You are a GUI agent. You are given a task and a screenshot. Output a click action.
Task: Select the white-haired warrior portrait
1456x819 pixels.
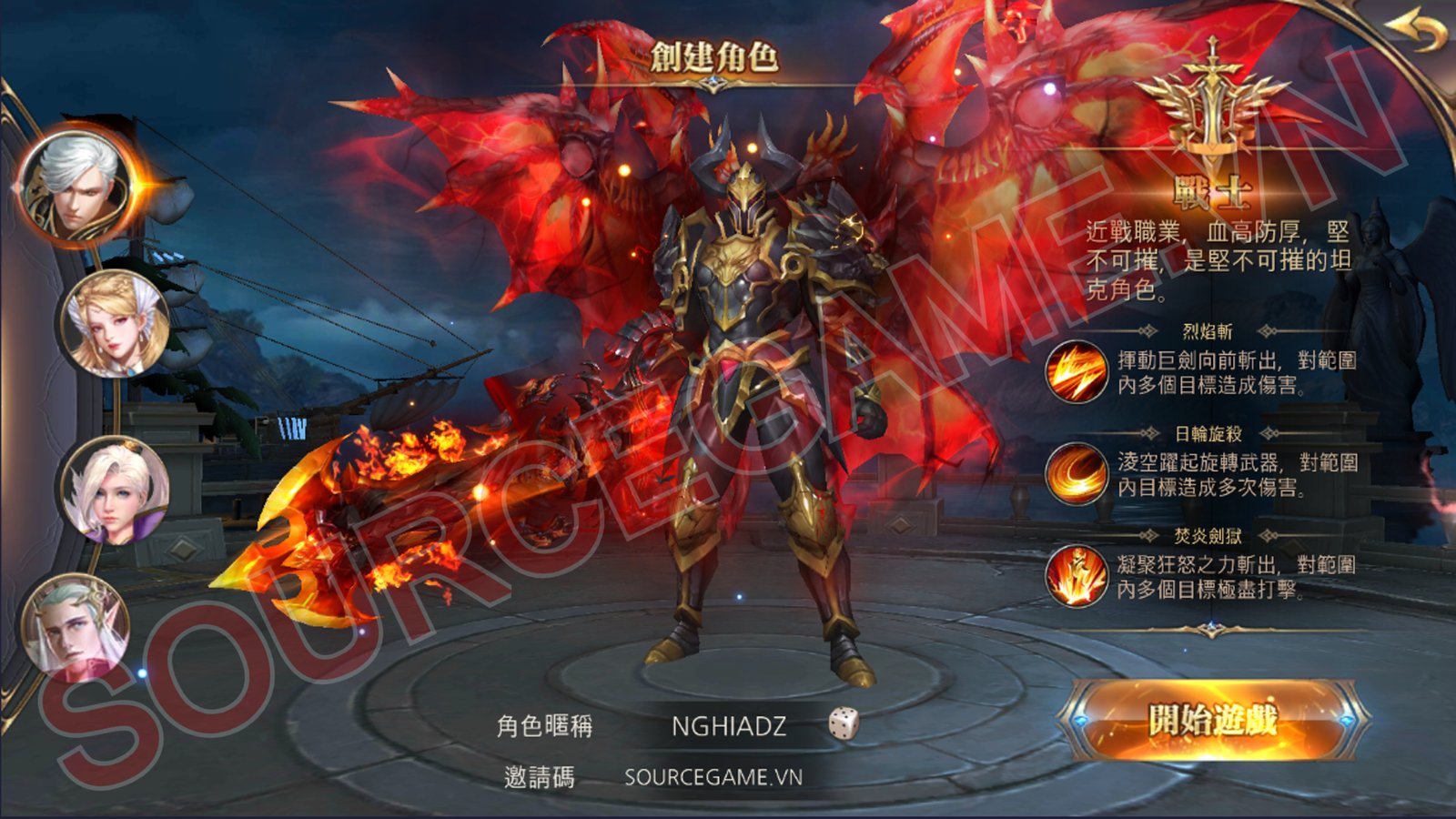pyautogui.click(x=75, y=188)
